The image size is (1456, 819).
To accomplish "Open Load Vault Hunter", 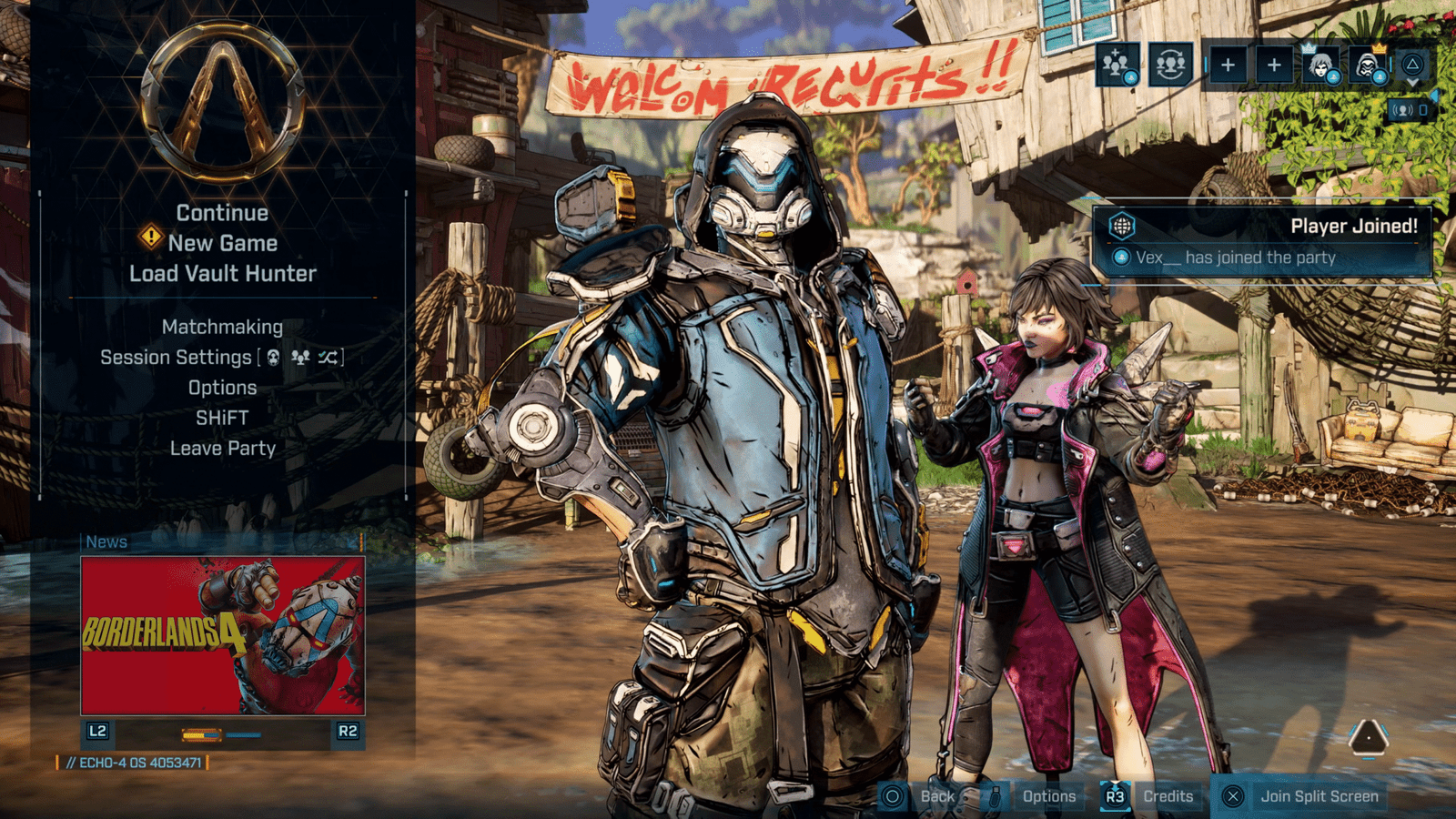I will [x=222, y=274].
